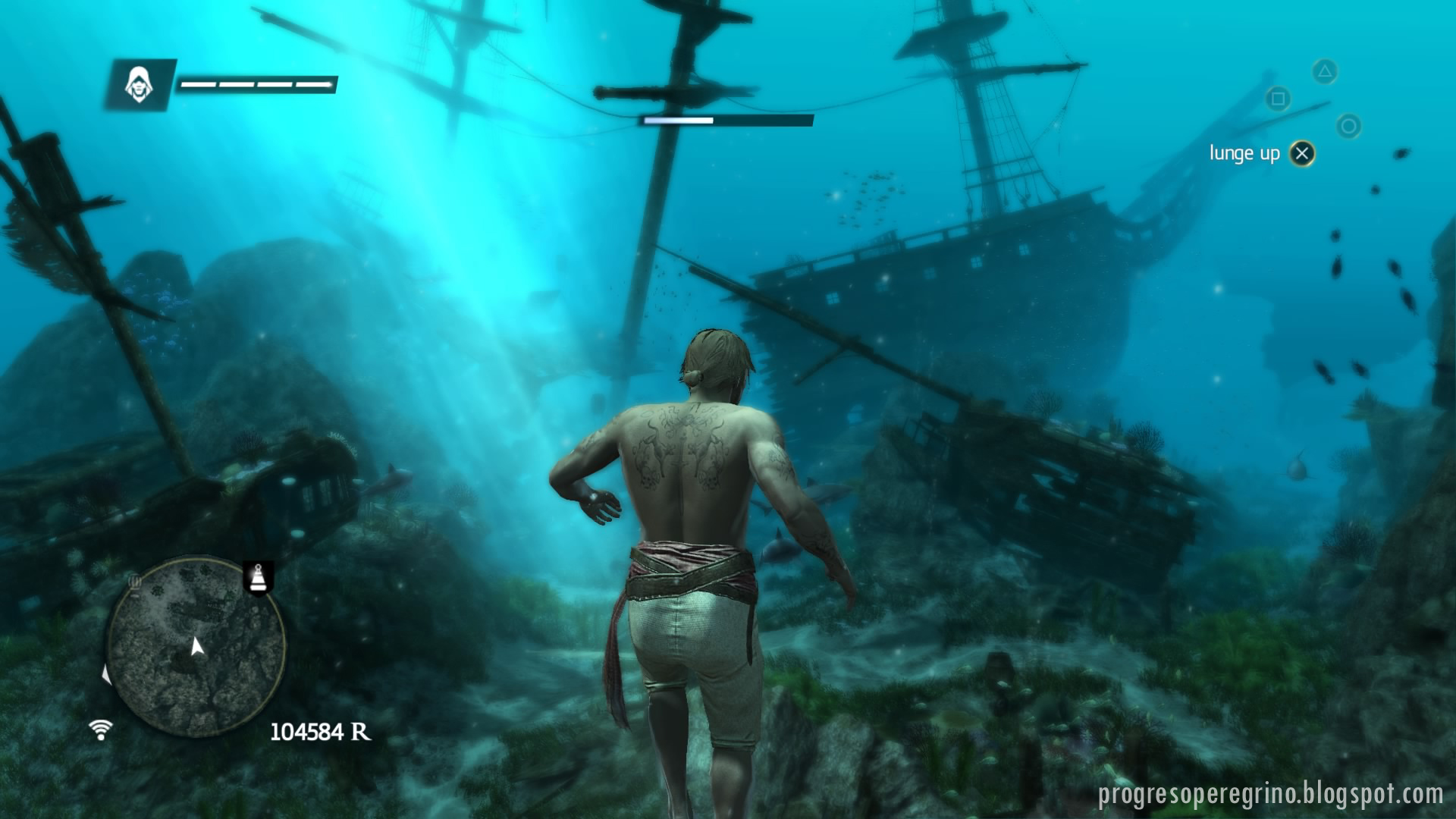The width and height of the screenshot is (1456, 819).
Task: Click the circular minimap
Action: tap(196, 647)
